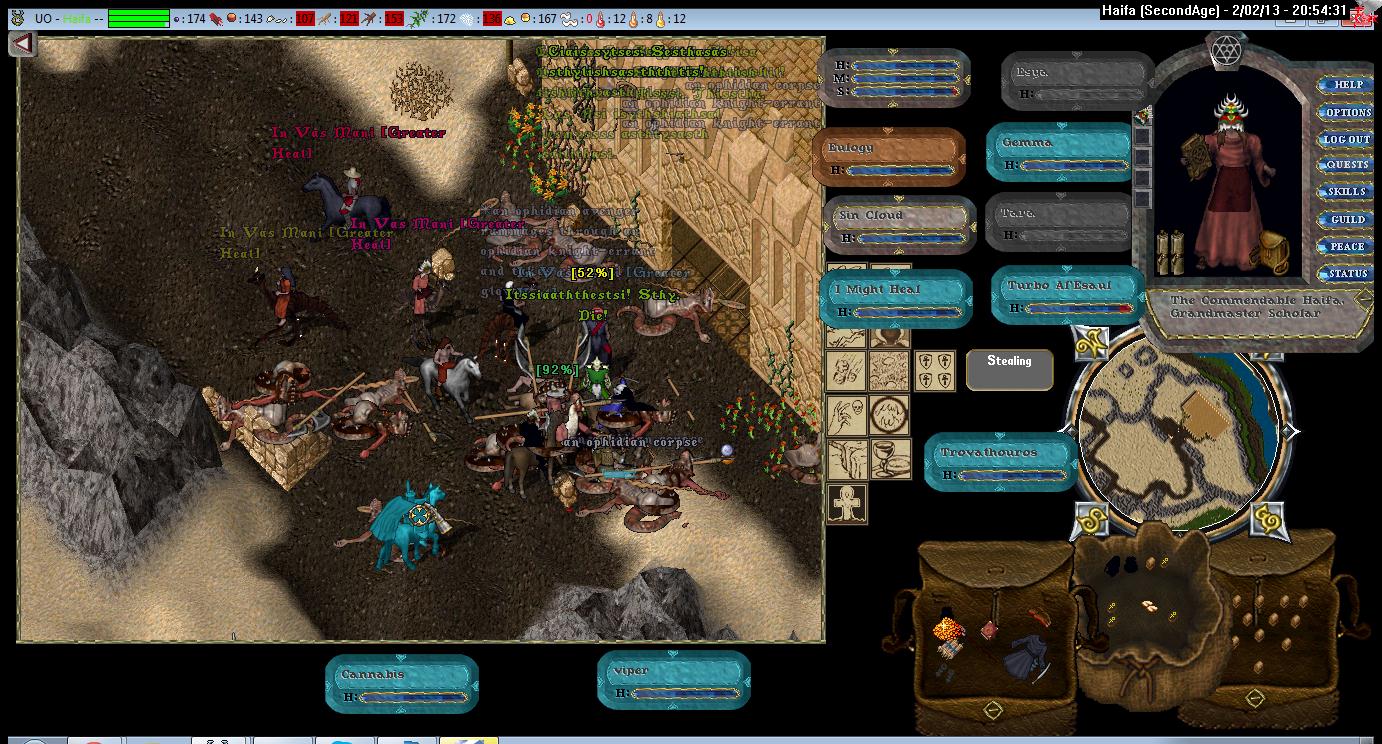Target the Cannabis health bar
The width and height of the screenshot is (1382, 744).
pyautogui.click(x=402, y=684)
